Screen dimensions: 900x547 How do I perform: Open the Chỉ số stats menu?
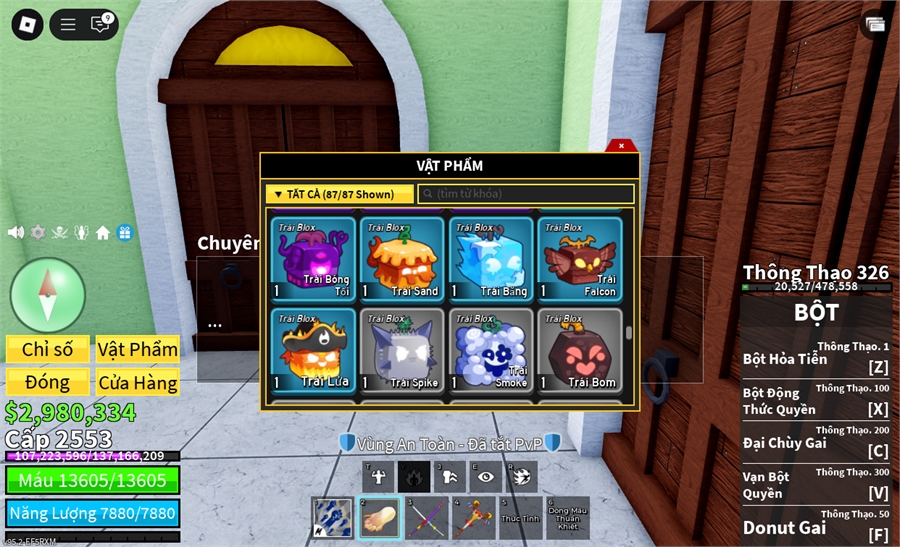(48, 349)
